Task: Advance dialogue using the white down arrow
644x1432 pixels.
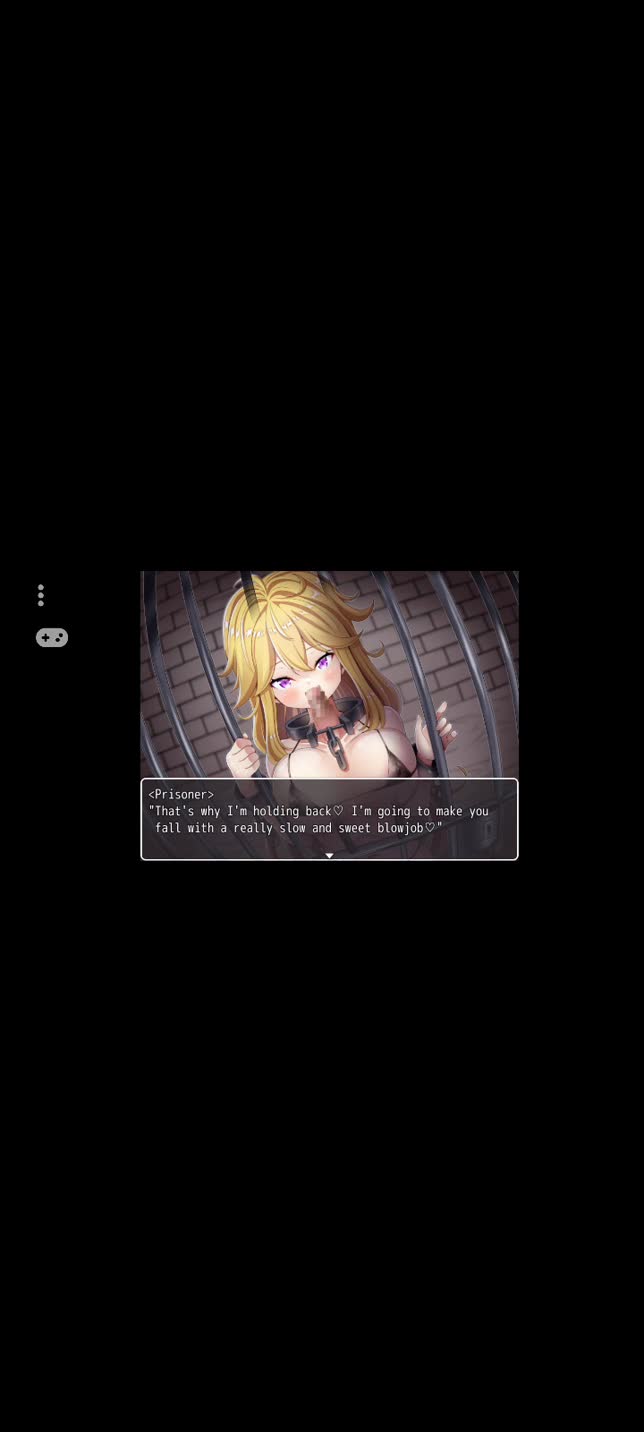Action: (329, 855)
